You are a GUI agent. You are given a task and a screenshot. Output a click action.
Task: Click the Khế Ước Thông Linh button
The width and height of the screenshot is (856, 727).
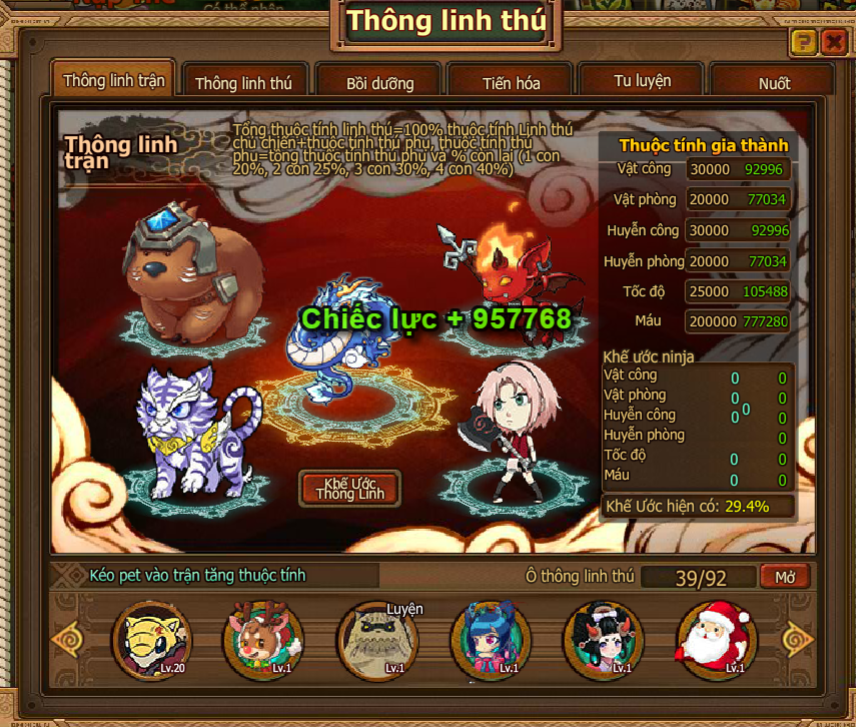coord(350,488)
